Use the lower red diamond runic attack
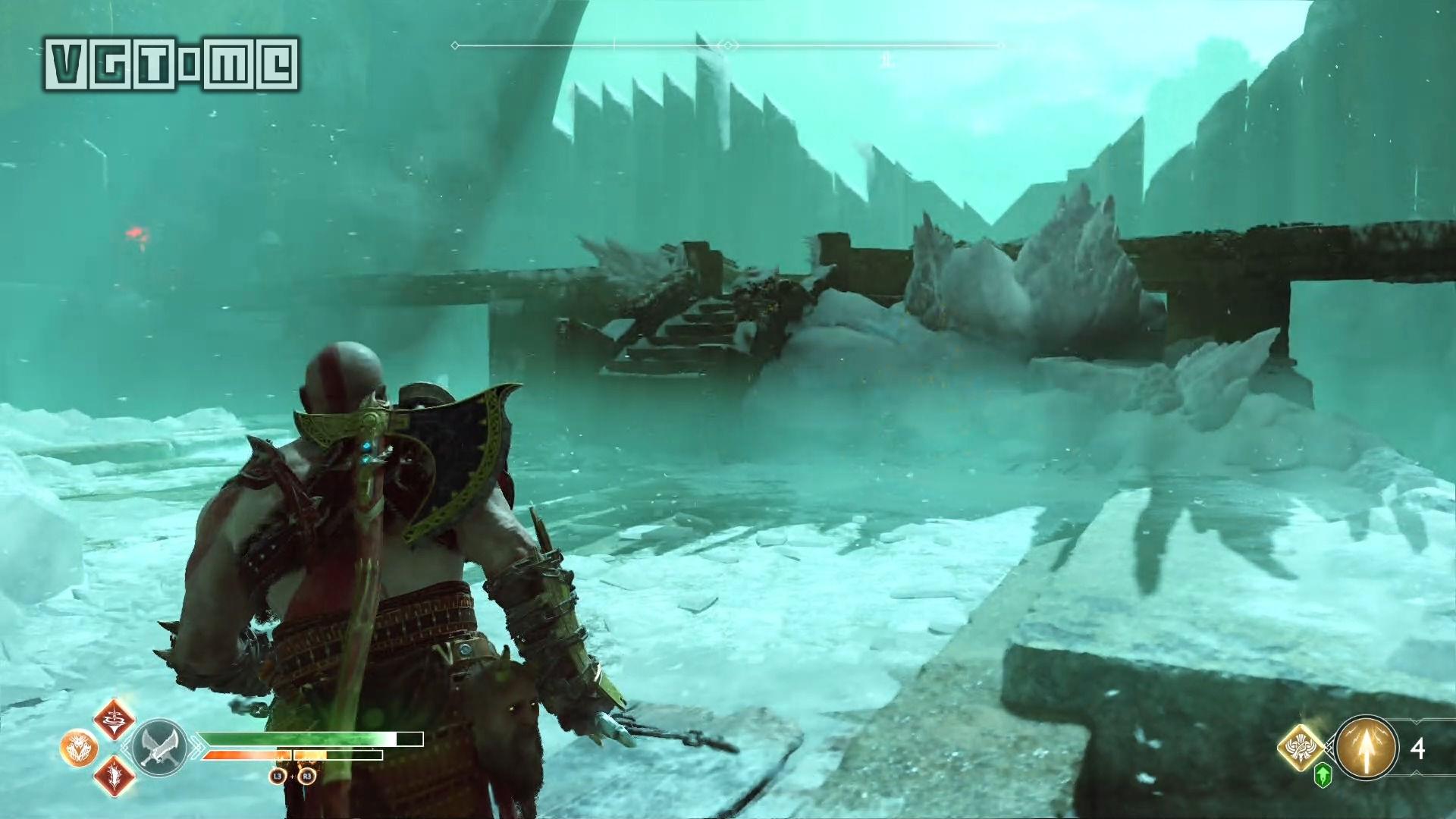 point(115,776)
